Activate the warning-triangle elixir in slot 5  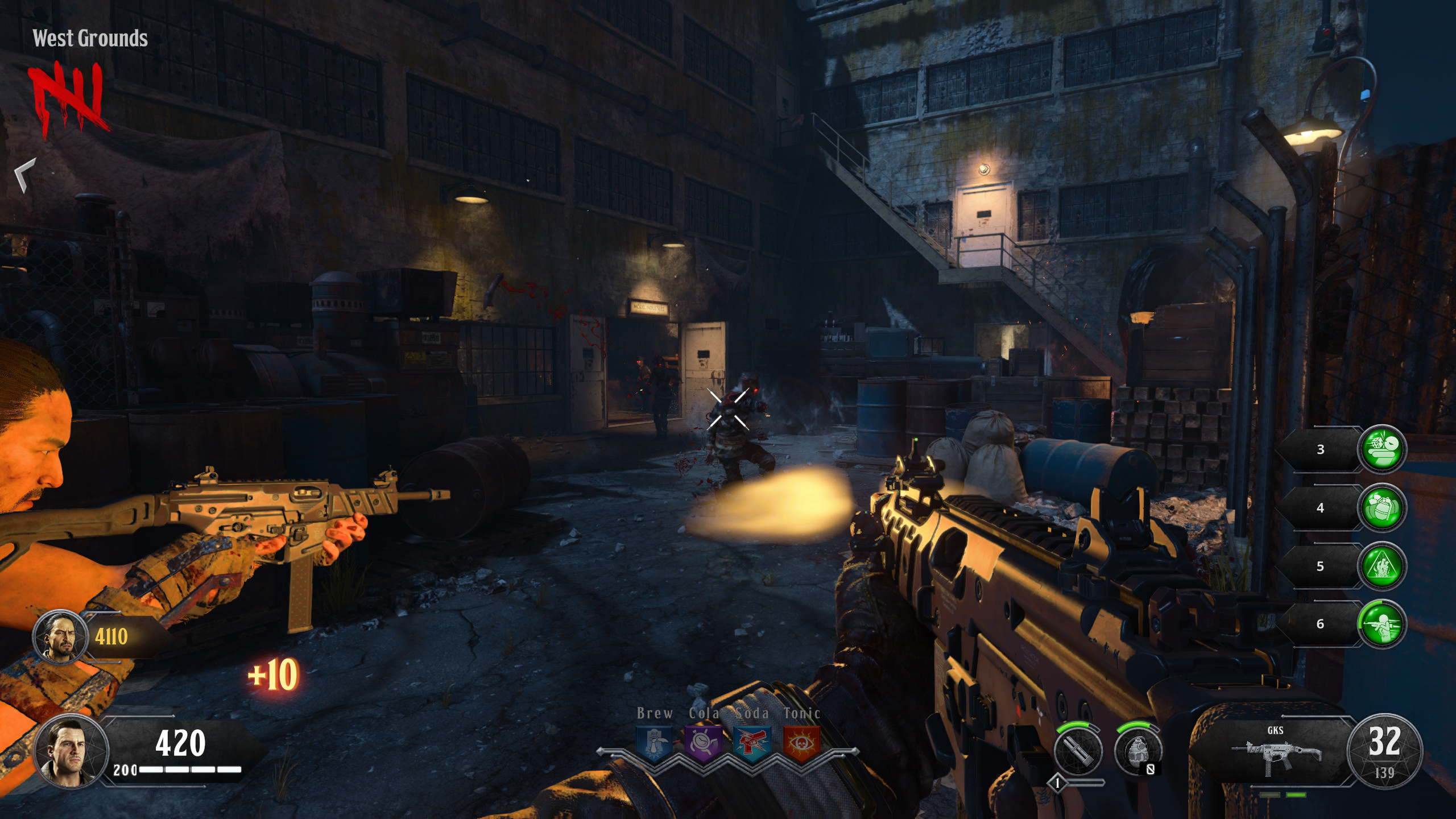pos(1381,566)
